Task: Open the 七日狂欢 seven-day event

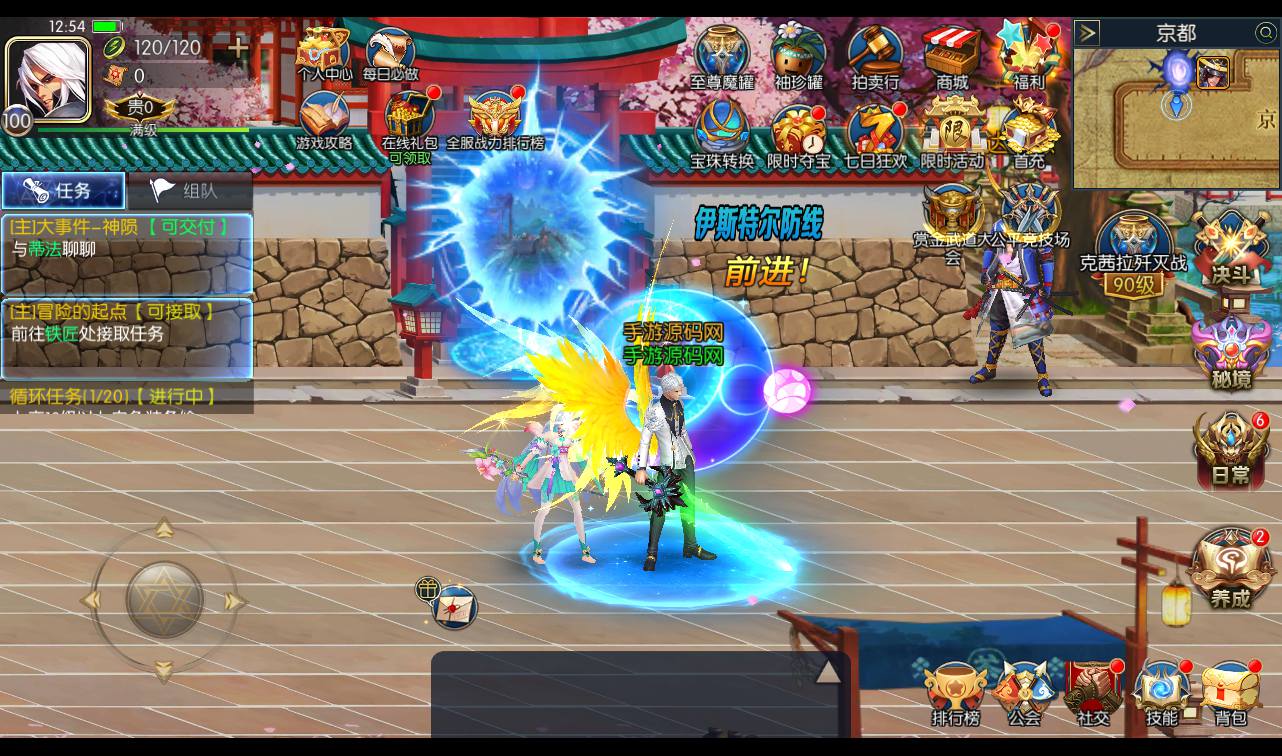Action: [x=875, y=135]
